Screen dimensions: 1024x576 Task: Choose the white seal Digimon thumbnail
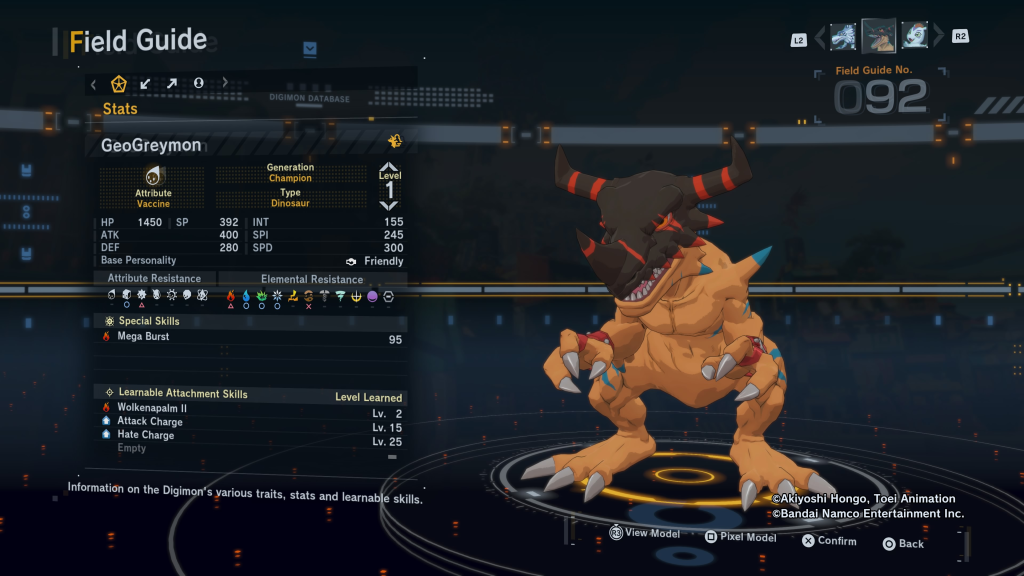(914, 37)
